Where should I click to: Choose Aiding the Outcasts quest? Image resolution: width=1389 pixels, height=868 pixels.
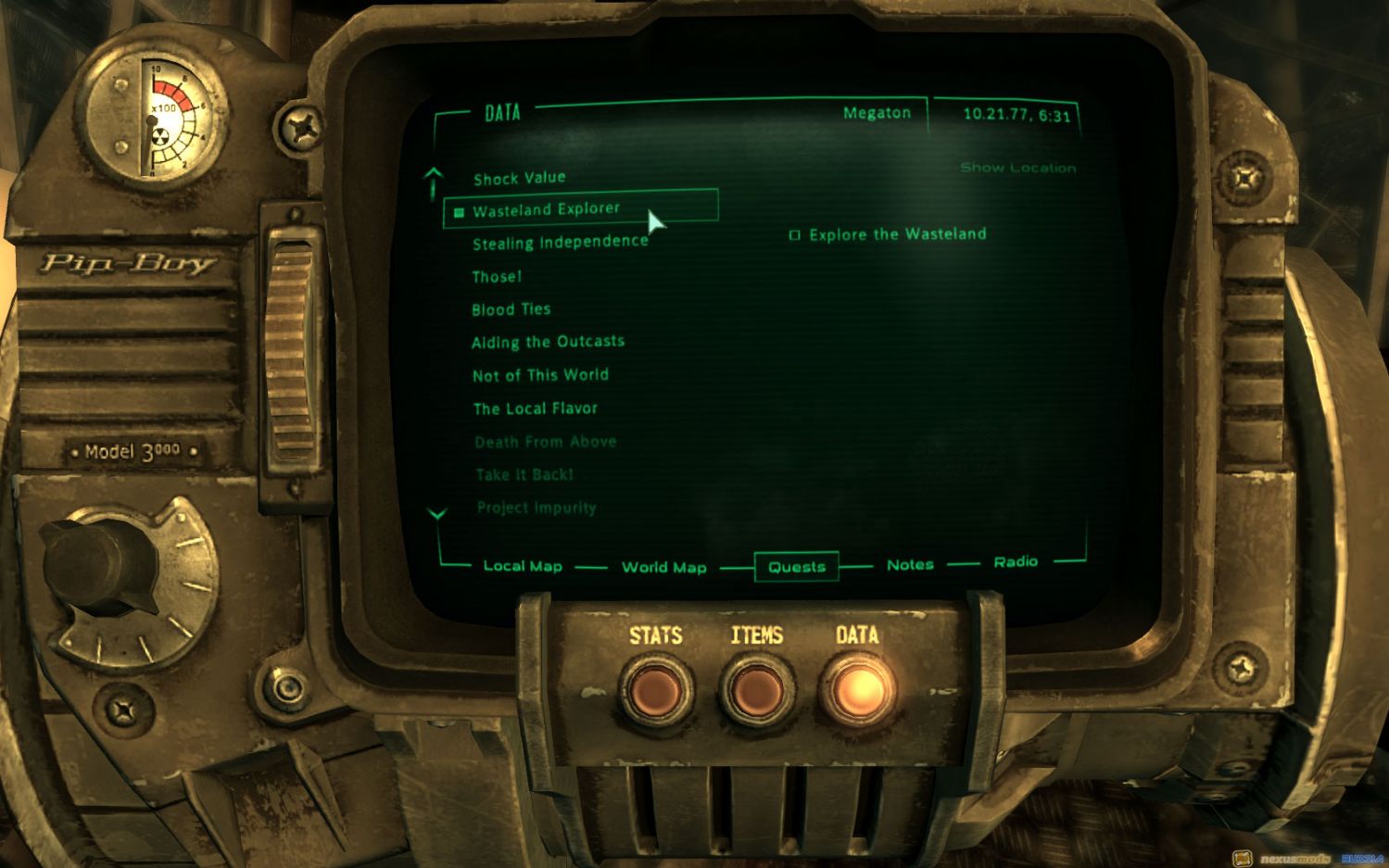548,342
